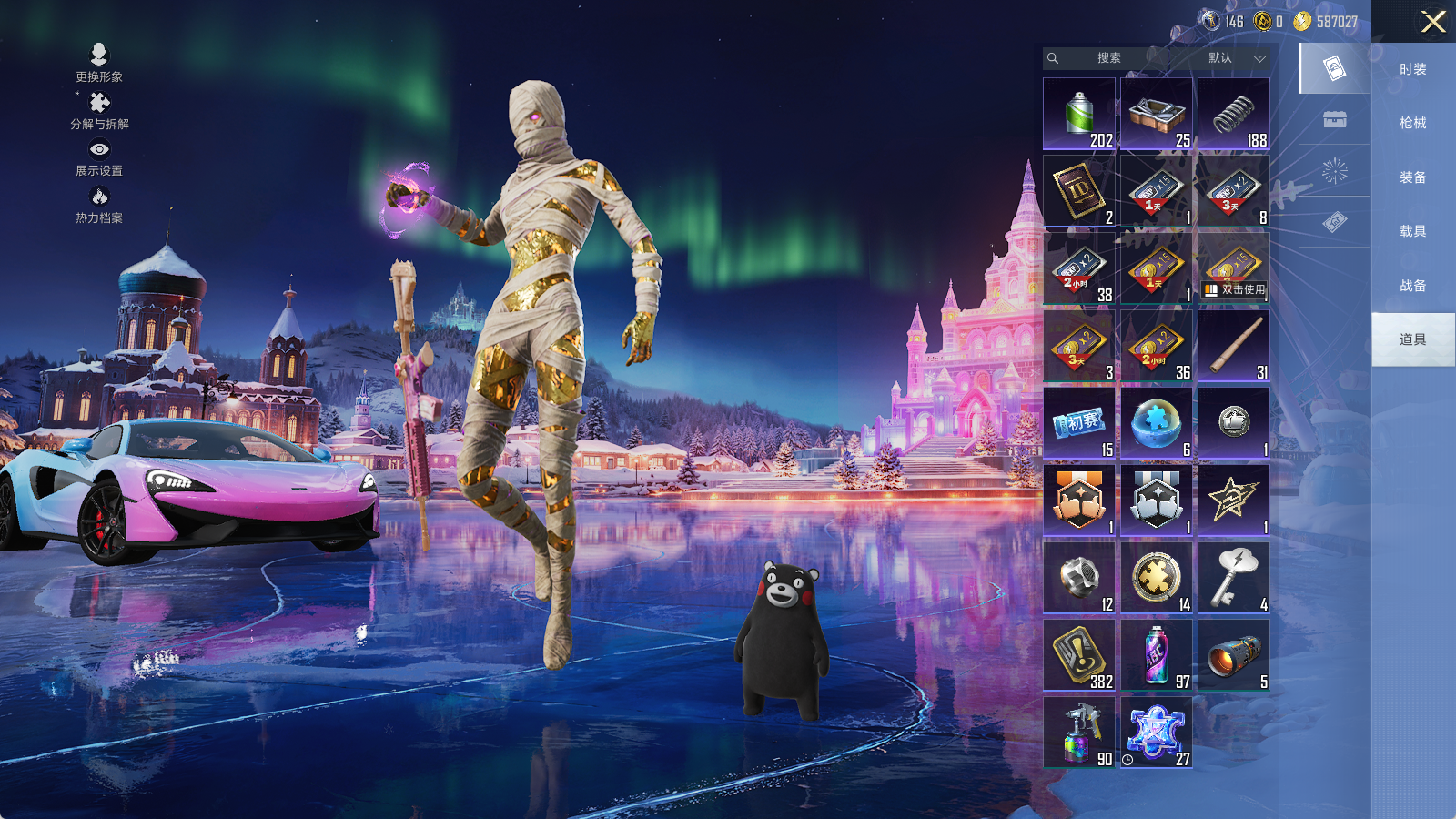
Task: Pick the orange telescope scope item
Action: click(x=1234, y=655)
